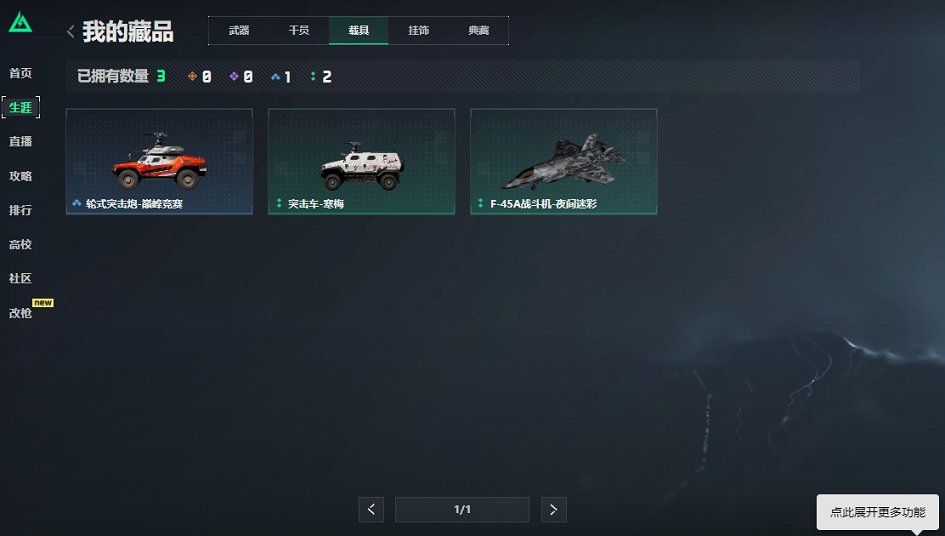Select the 轮式突击炮-巅峰竞赛 vehicle card
This screenshot has height=536, width=945.
159,161
